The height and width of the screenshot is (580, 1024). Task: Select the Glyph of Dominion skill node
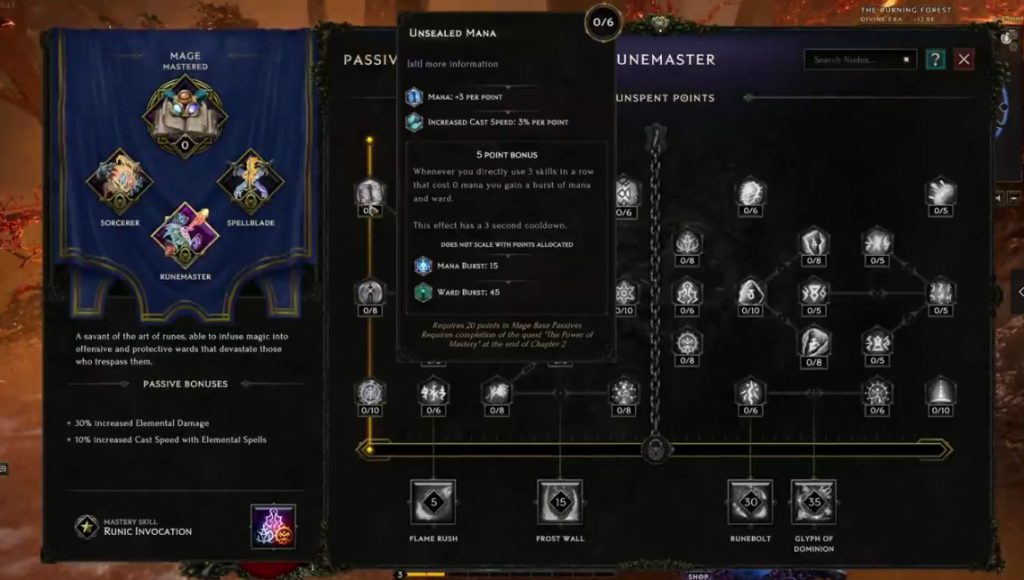tap(813, 502)
